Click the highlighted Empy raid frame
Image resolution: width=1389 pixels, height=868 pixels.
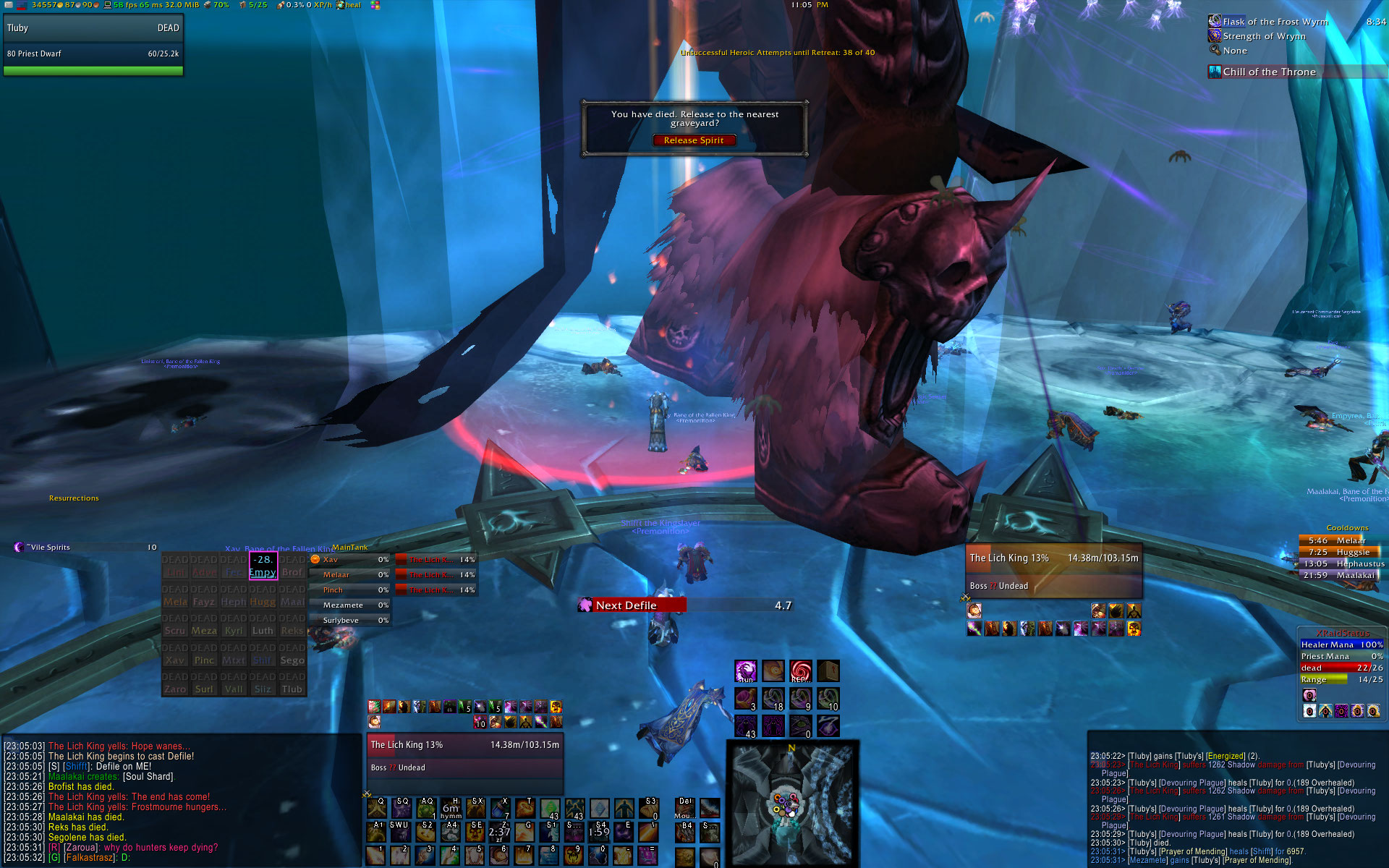263,566
